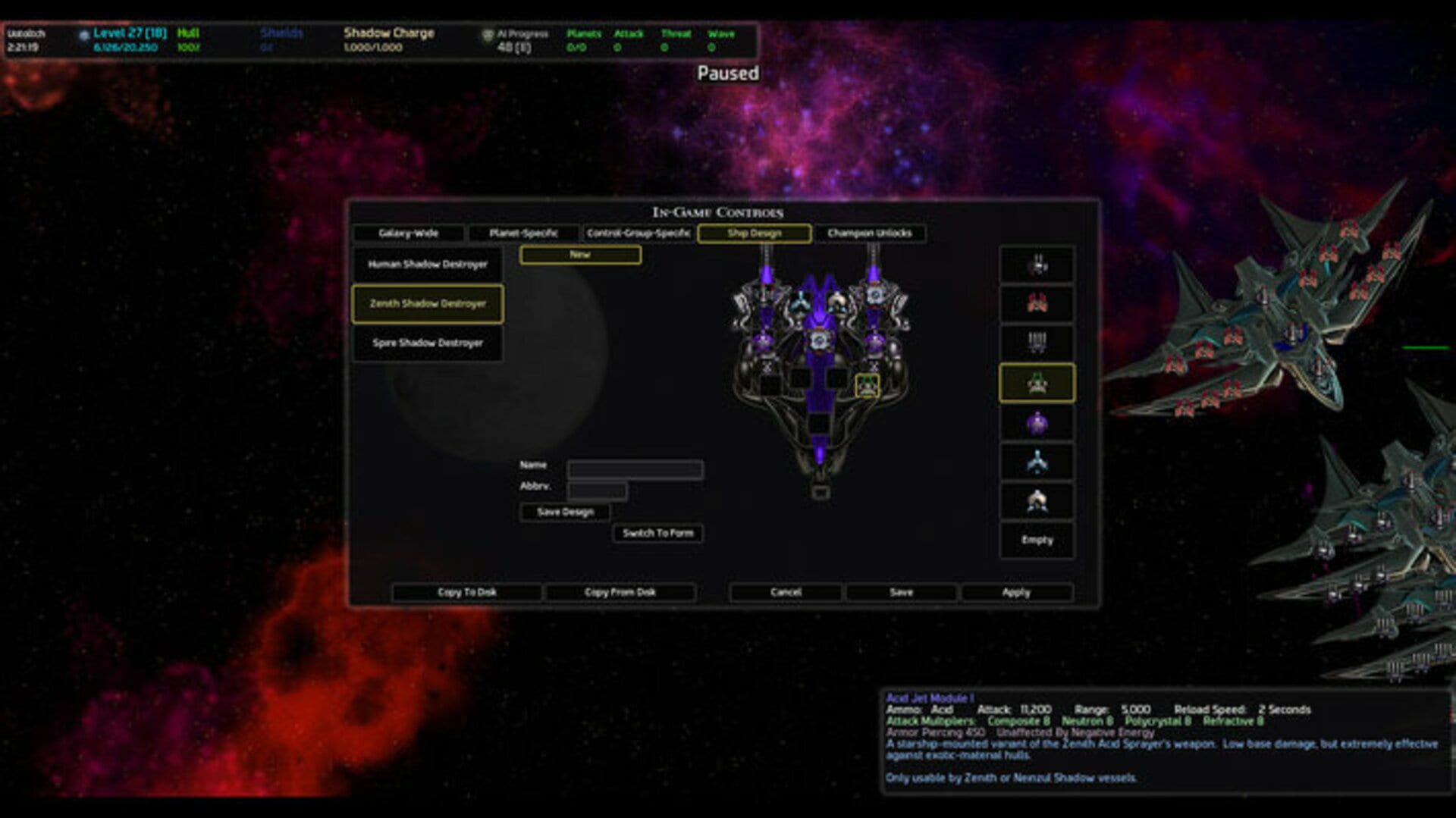
Task: Select the top weapon module icon
Action: point(1037,265)
